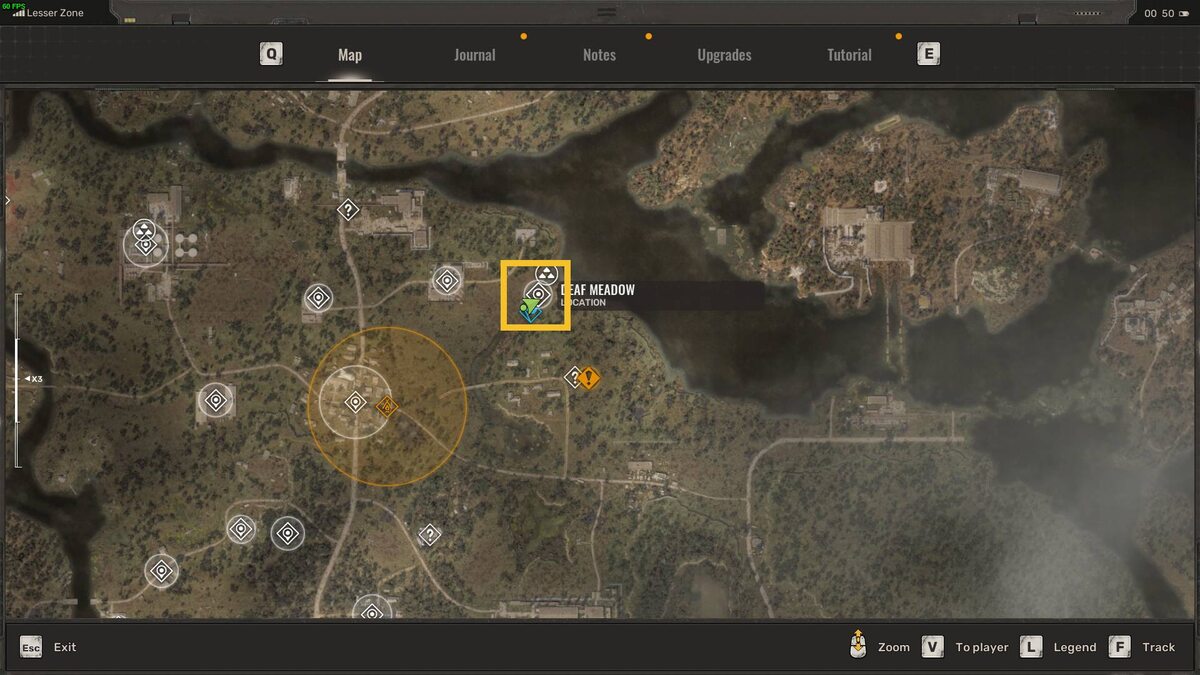Image resolution: width=1200 pixels, height=675 pixels.
Task: Adjust the map zoom level slider
Action: 17,379
